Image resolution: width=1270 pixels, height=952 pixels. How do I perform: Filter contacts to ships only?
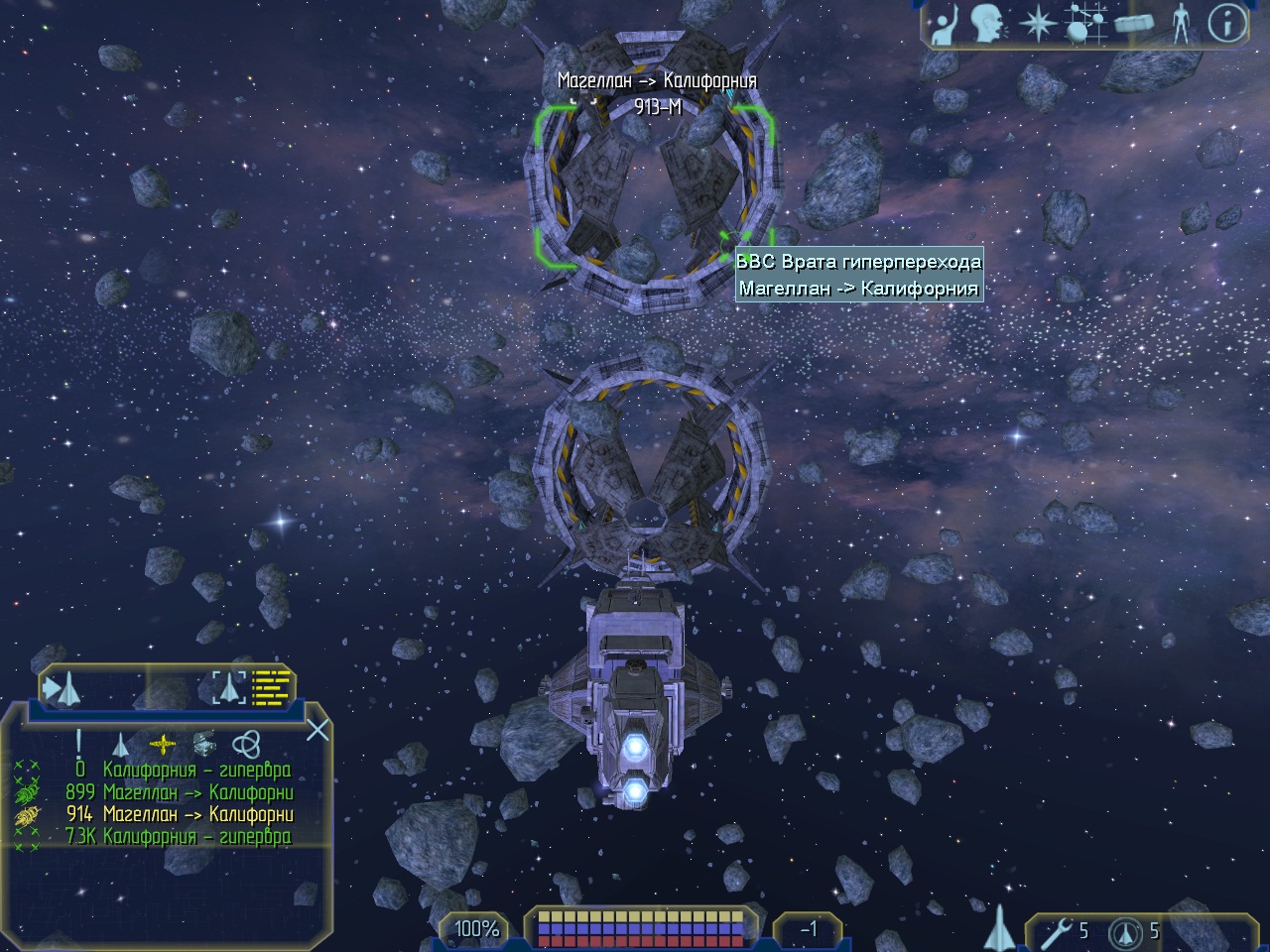tap(120, 744)
